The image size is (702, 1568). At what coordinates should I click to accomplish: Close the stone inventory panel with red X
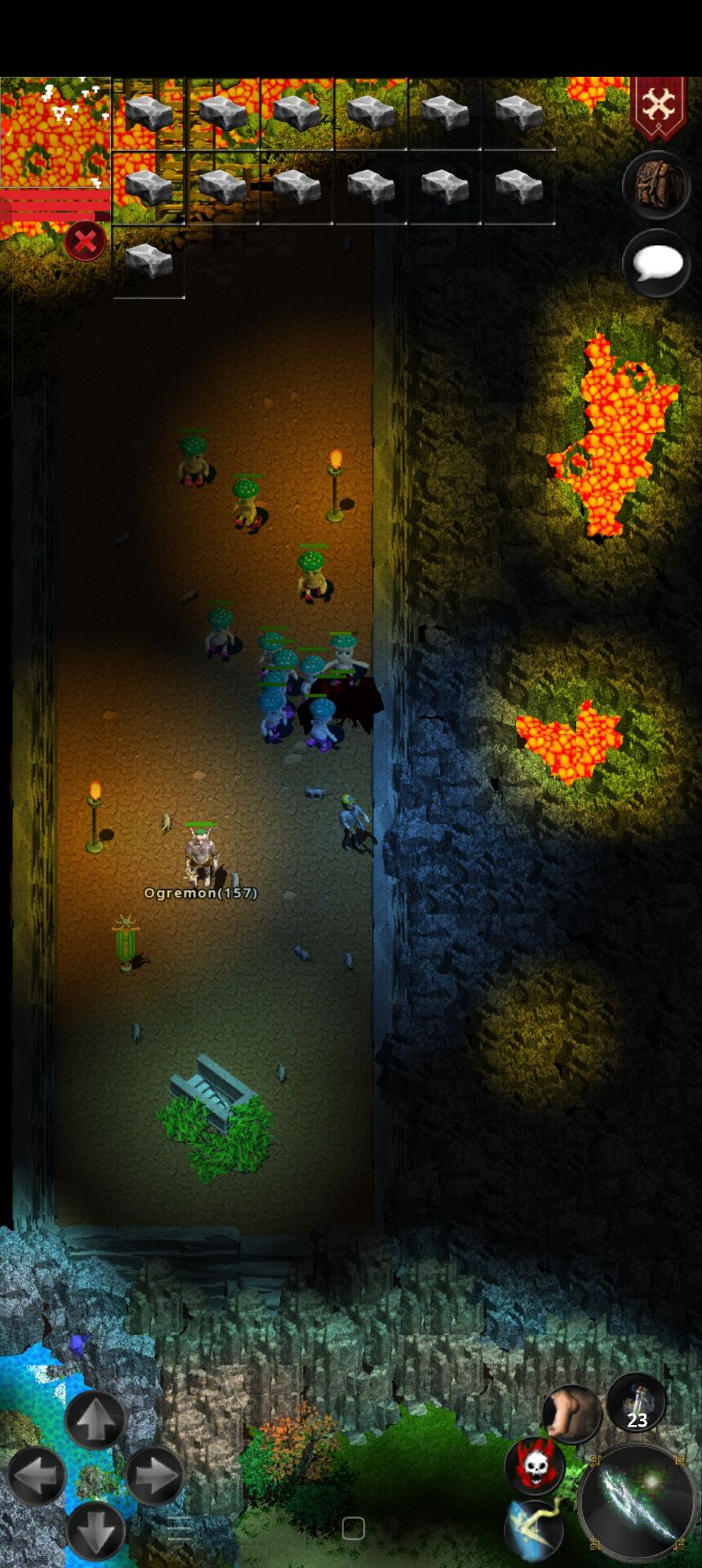pos(85,242)
